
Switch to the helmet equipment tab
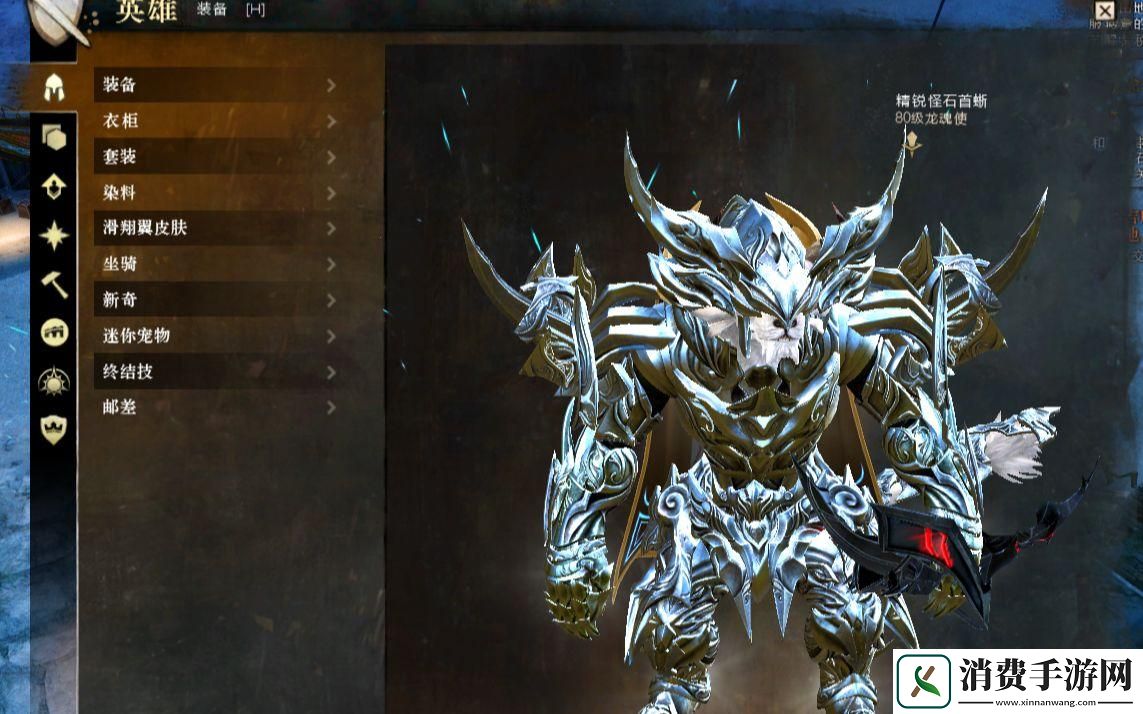tap(54, 87)
